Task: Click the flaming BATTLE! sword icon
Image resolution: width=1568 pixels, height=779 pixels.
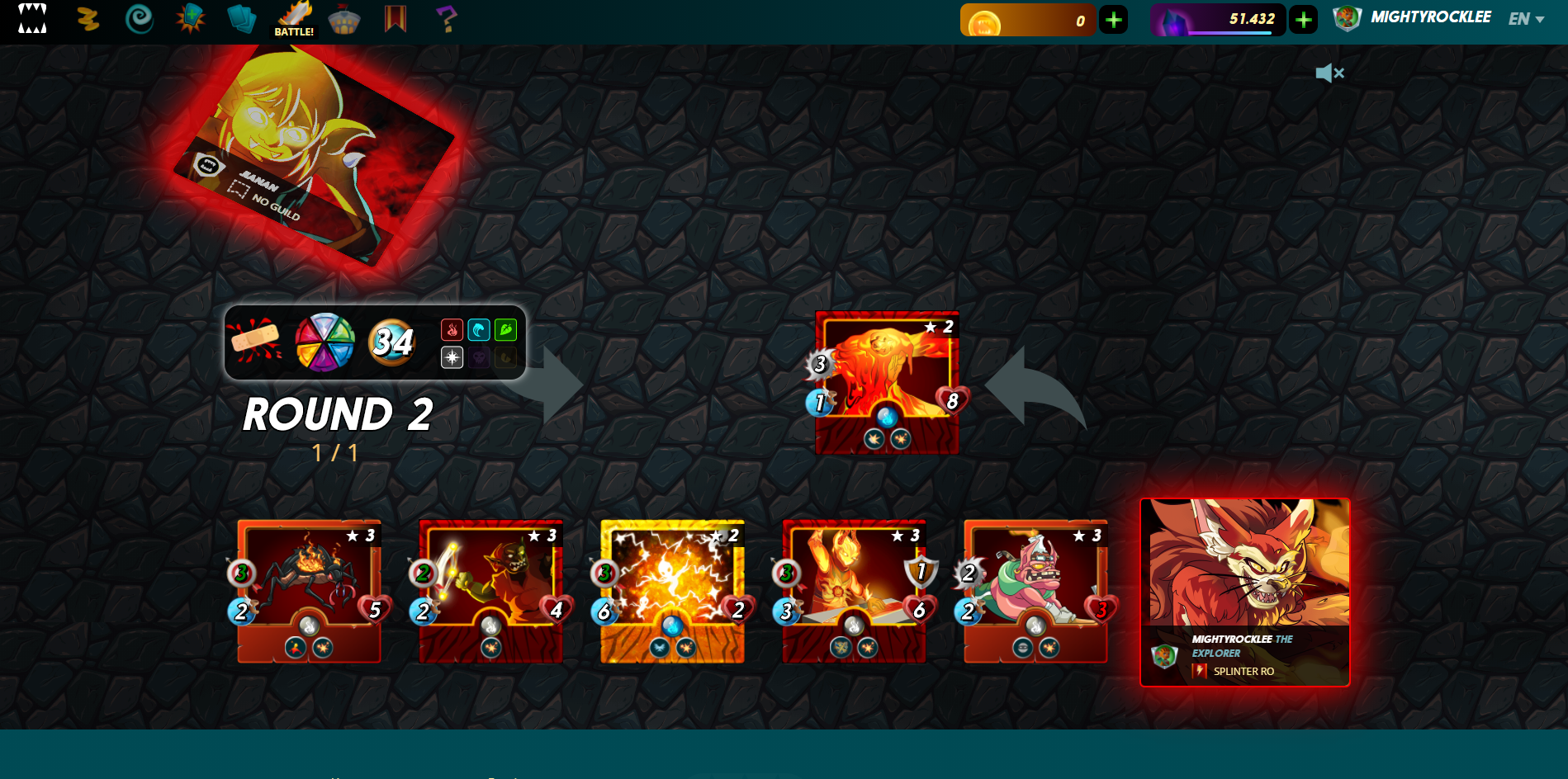Action: 294,17
